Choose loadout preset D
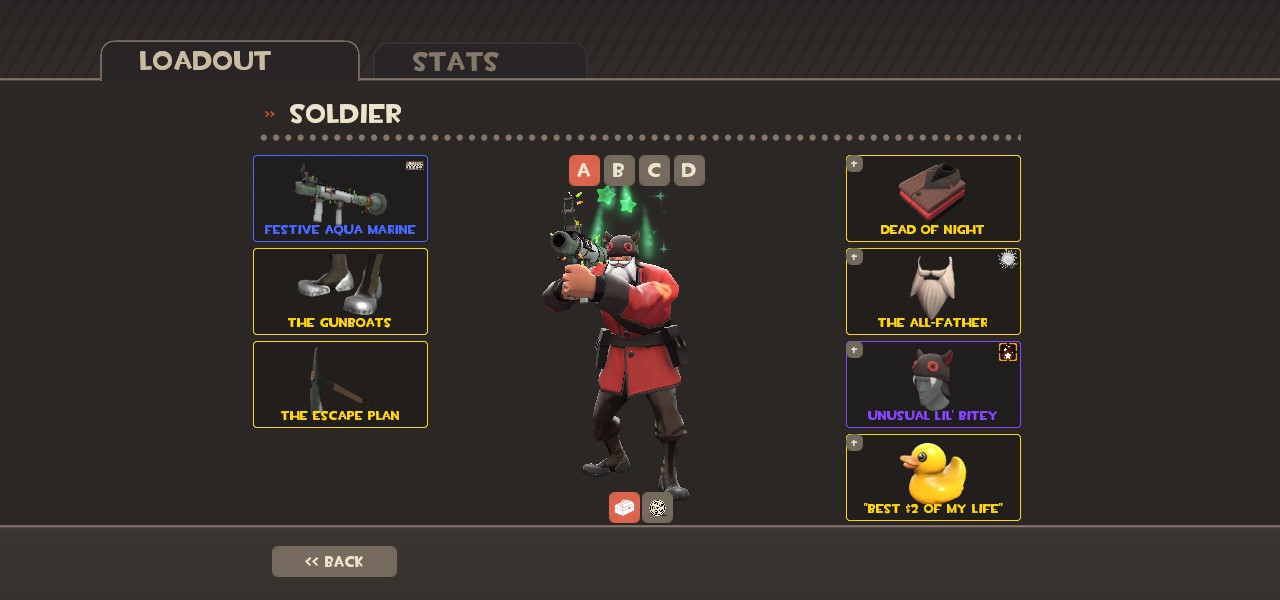Image resolution: width=1280 pixels, height=600 pixels. pos(689,171)
